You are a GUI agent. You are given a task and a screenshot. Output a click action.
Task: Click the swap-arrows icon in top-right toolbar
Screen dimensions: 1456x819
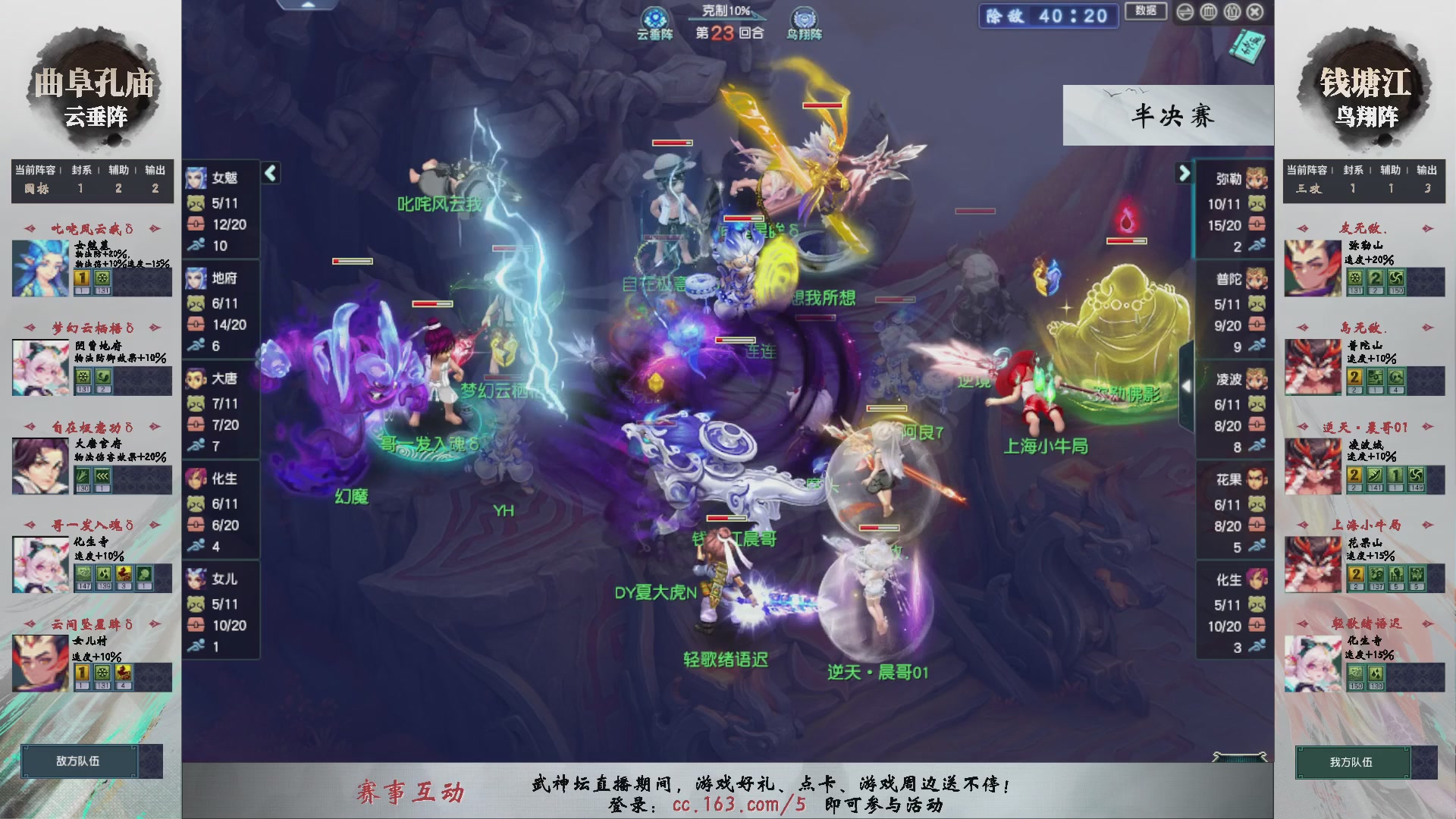point(1185,11)
